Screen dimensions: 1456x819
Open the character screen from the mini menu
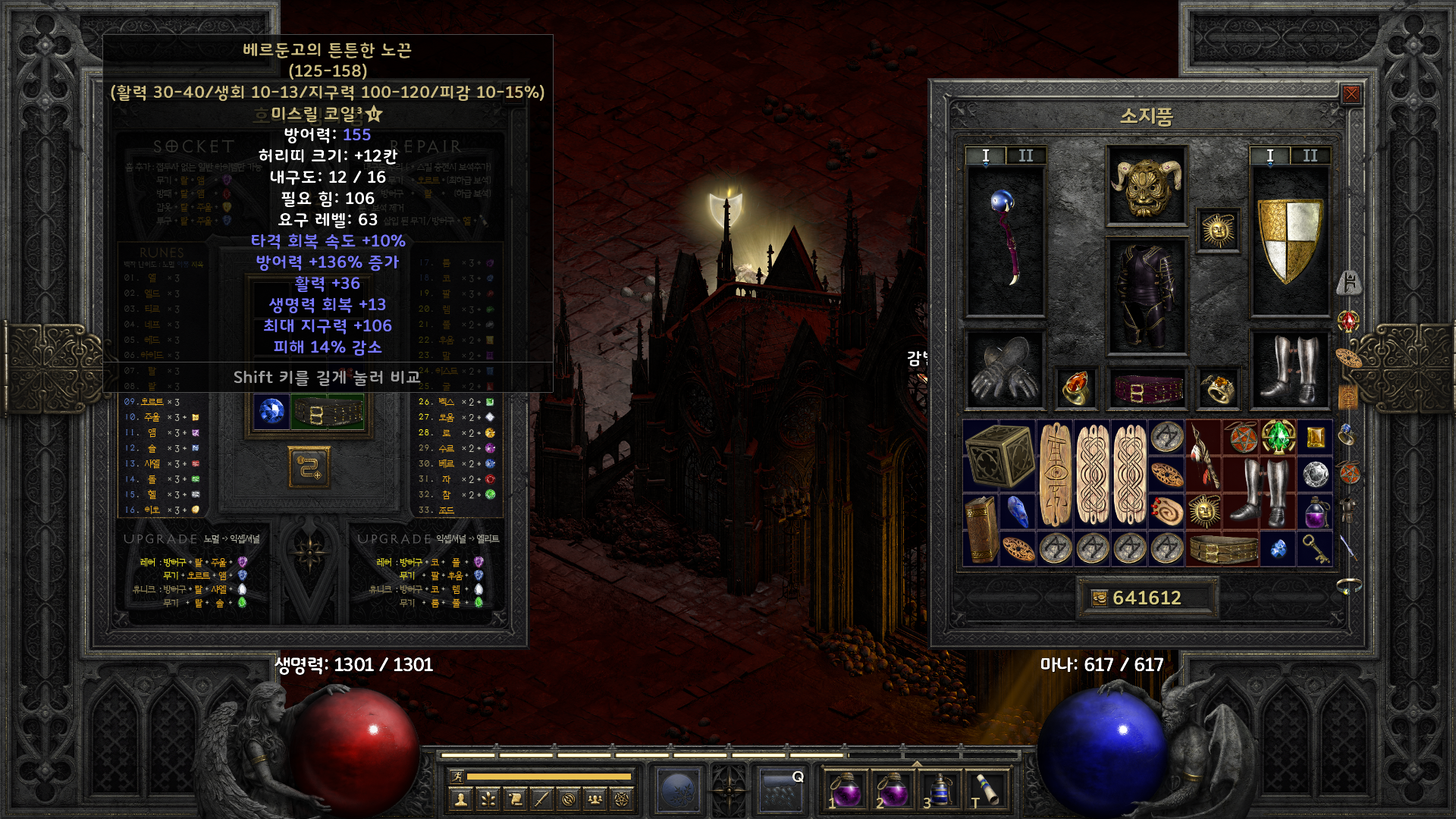460,799
